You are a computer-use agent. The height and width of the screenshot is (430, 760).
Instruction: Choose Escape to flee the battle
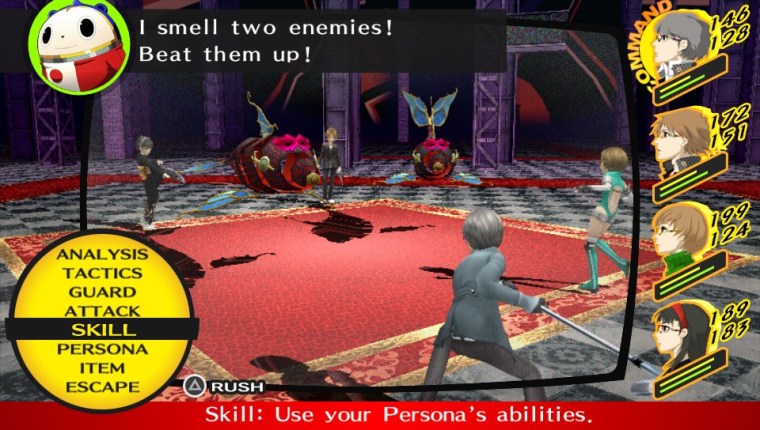(102, 387)
